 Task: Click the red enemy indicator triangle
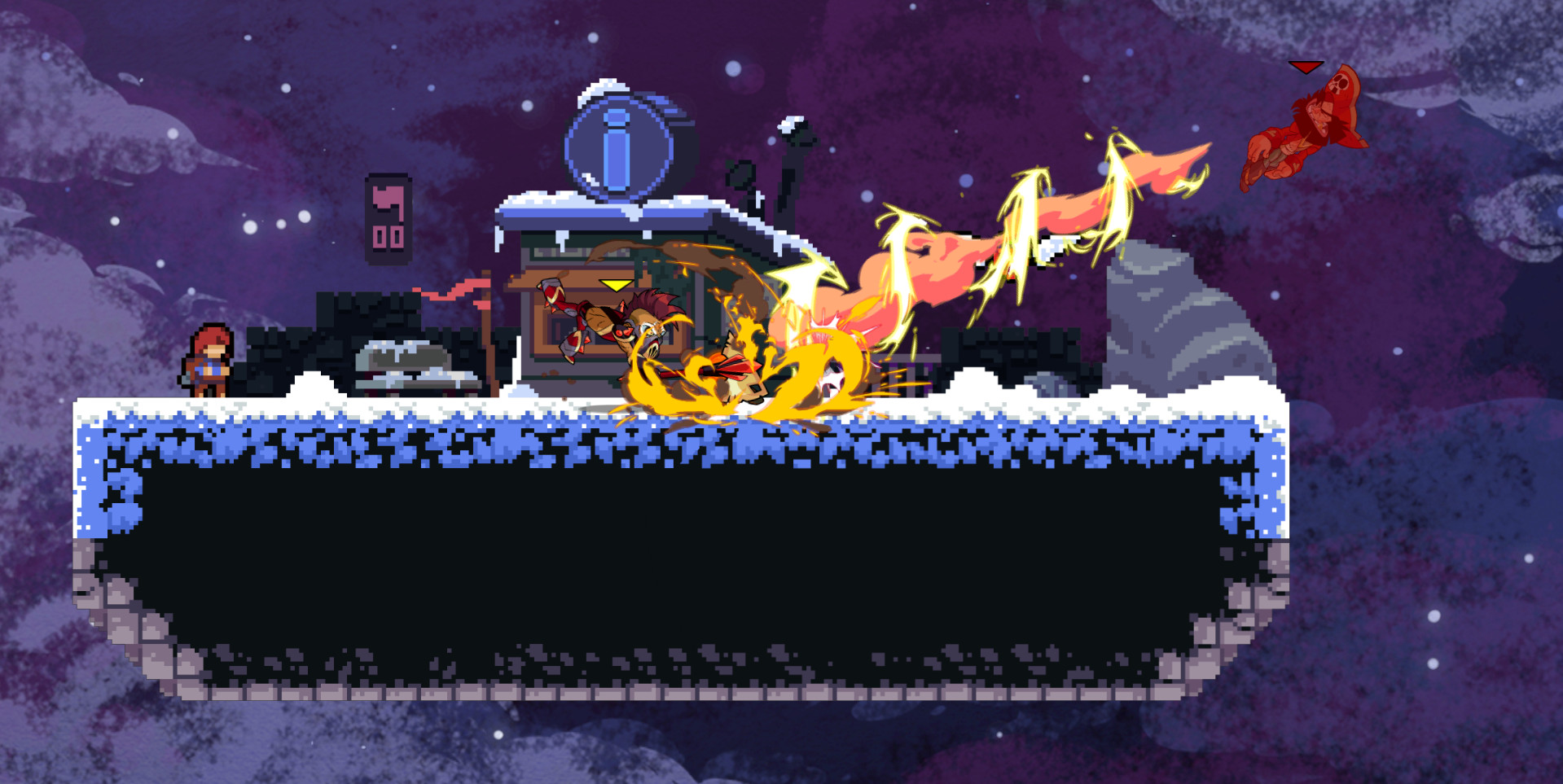1305,67
